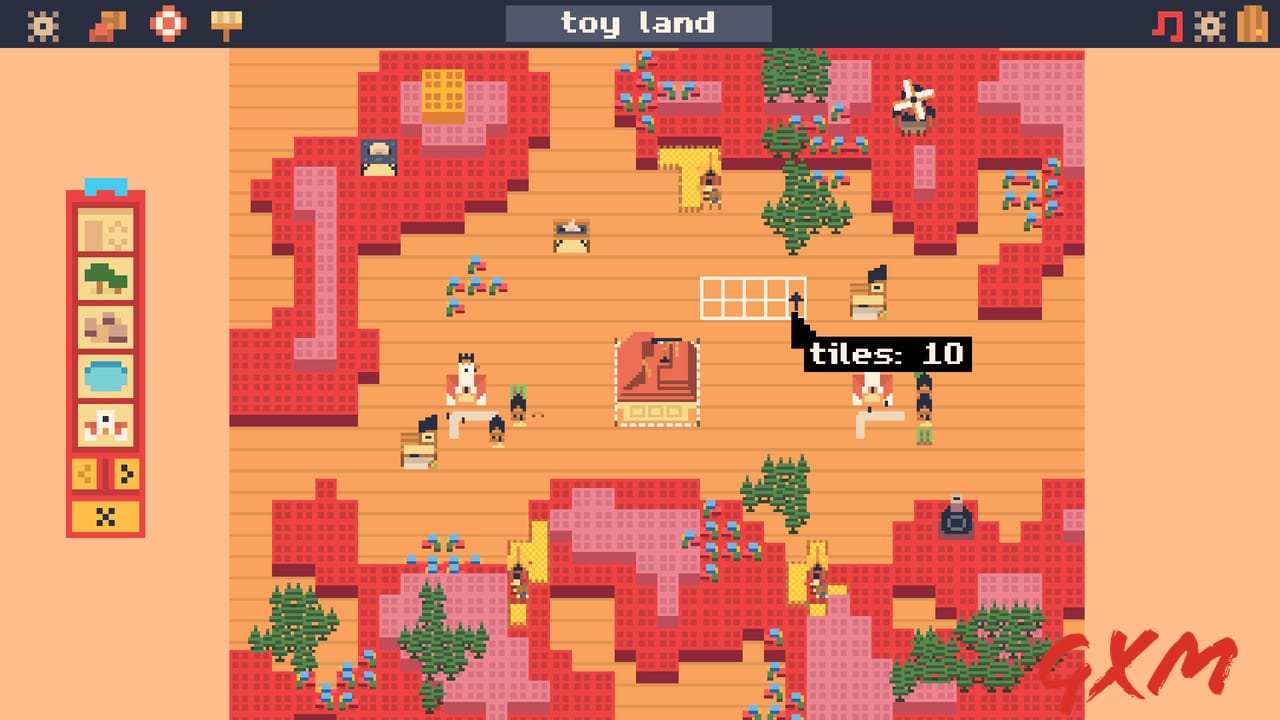This screenshot has width=1280, height=720.
Task: Click the red flower lifebuoy icon in the top bar
Action: click(x=167, y=22)
